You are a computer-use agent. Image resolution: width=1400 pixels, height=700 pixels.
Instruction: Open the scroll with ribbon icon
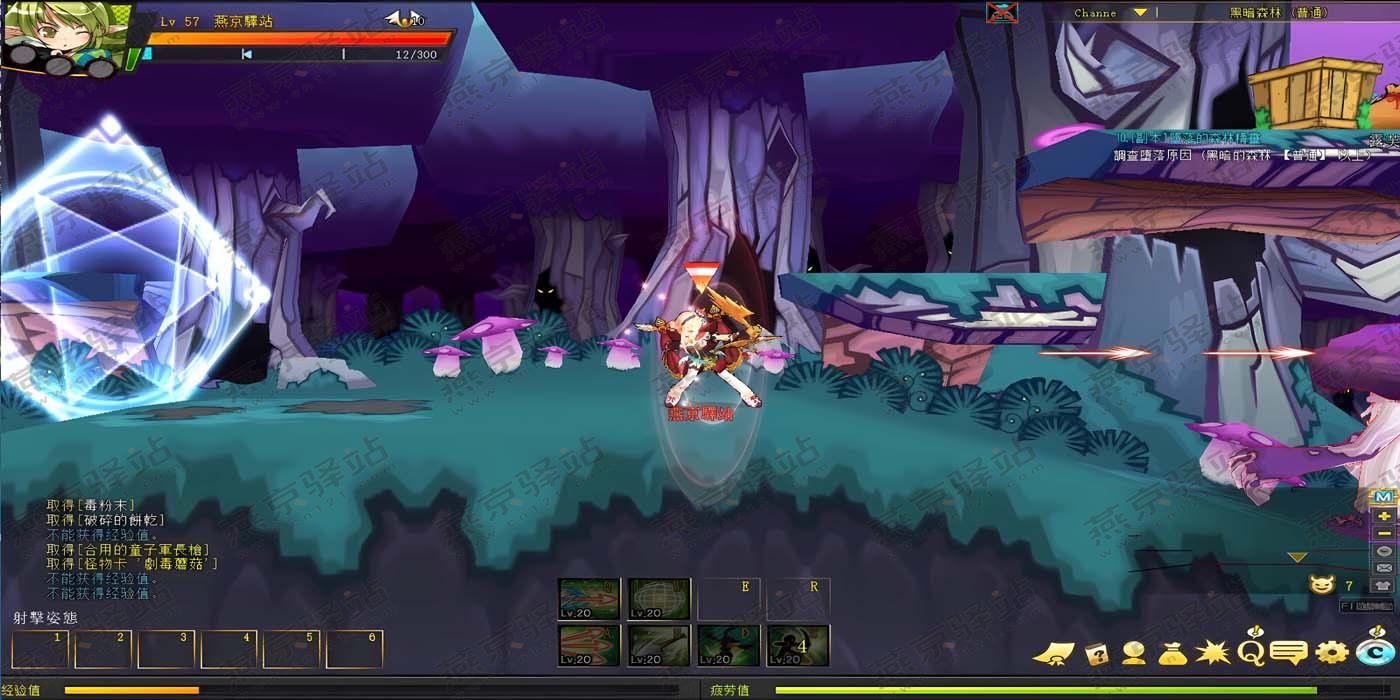[1053, 654]
